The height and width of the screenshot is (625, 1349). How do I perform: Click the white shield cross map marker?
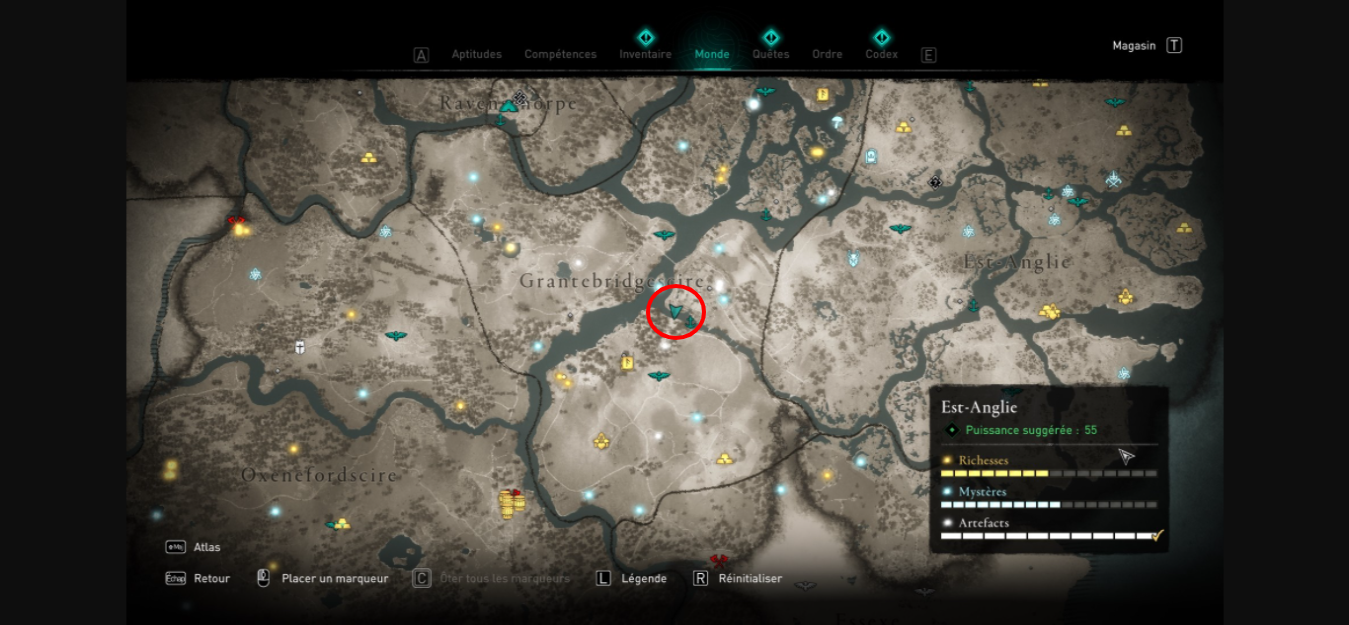click(299, 347)
